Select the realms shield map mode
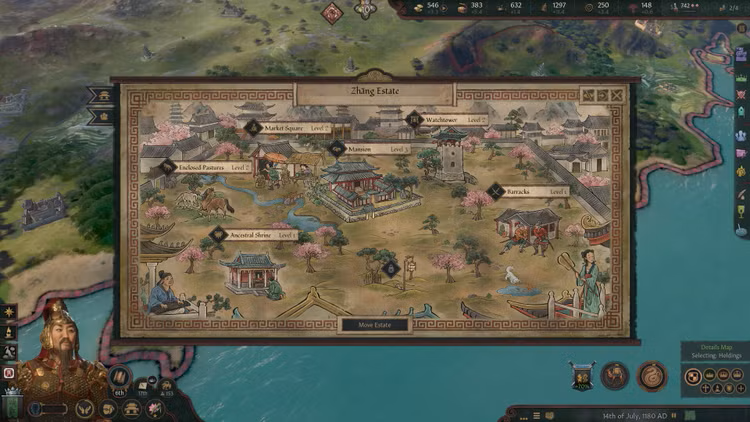This screenshot has height=422, width=750. pyautogui.click(x=693, y=376)
